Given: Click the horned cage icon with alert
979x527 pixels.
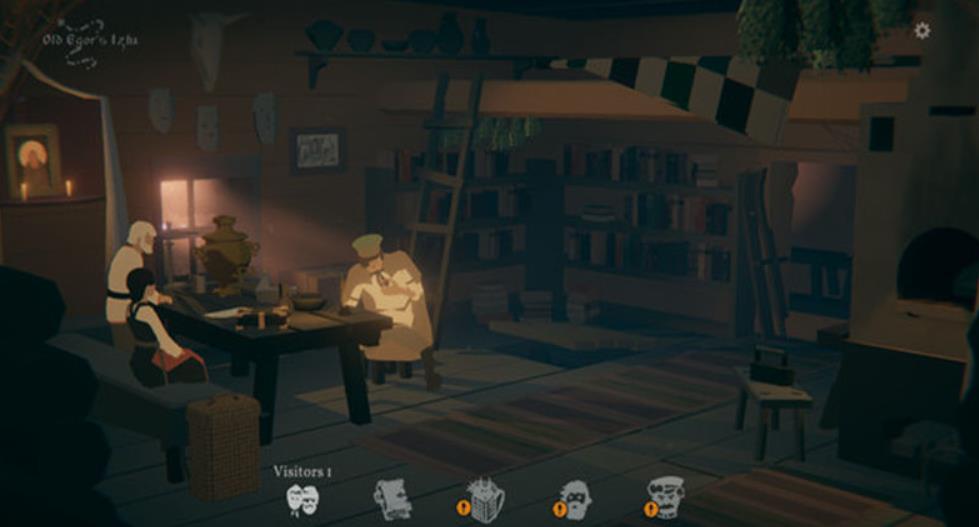Looking at the screenshot, I should click(x=485, y=499).
